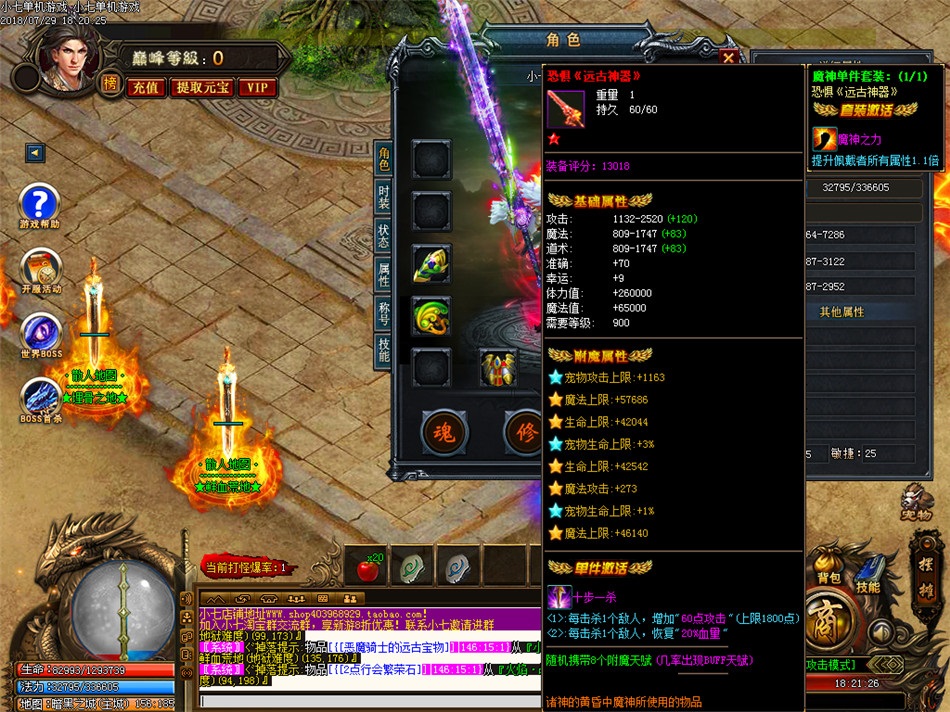This screenshot has height=712, width=950.
Task: Collapse the side icons with the arrow button
Action: (x=35, y=153)
